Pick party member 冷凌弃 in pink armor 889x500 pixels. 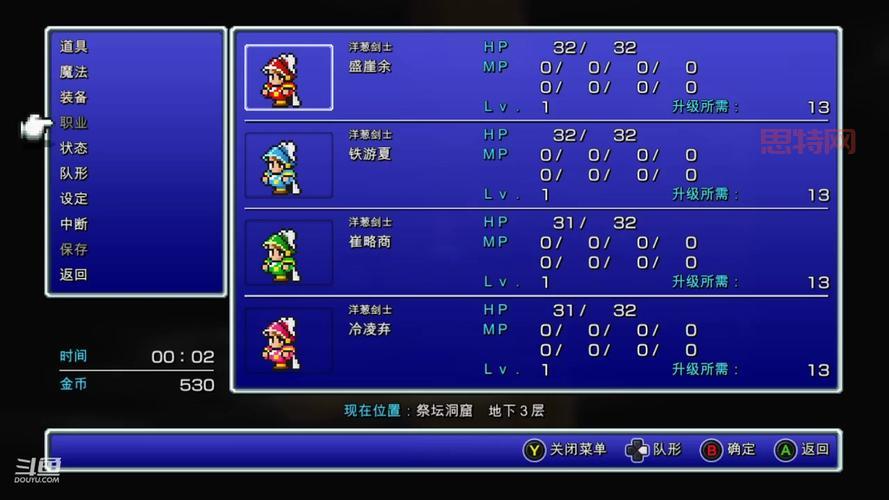click(x=370, y=329)
